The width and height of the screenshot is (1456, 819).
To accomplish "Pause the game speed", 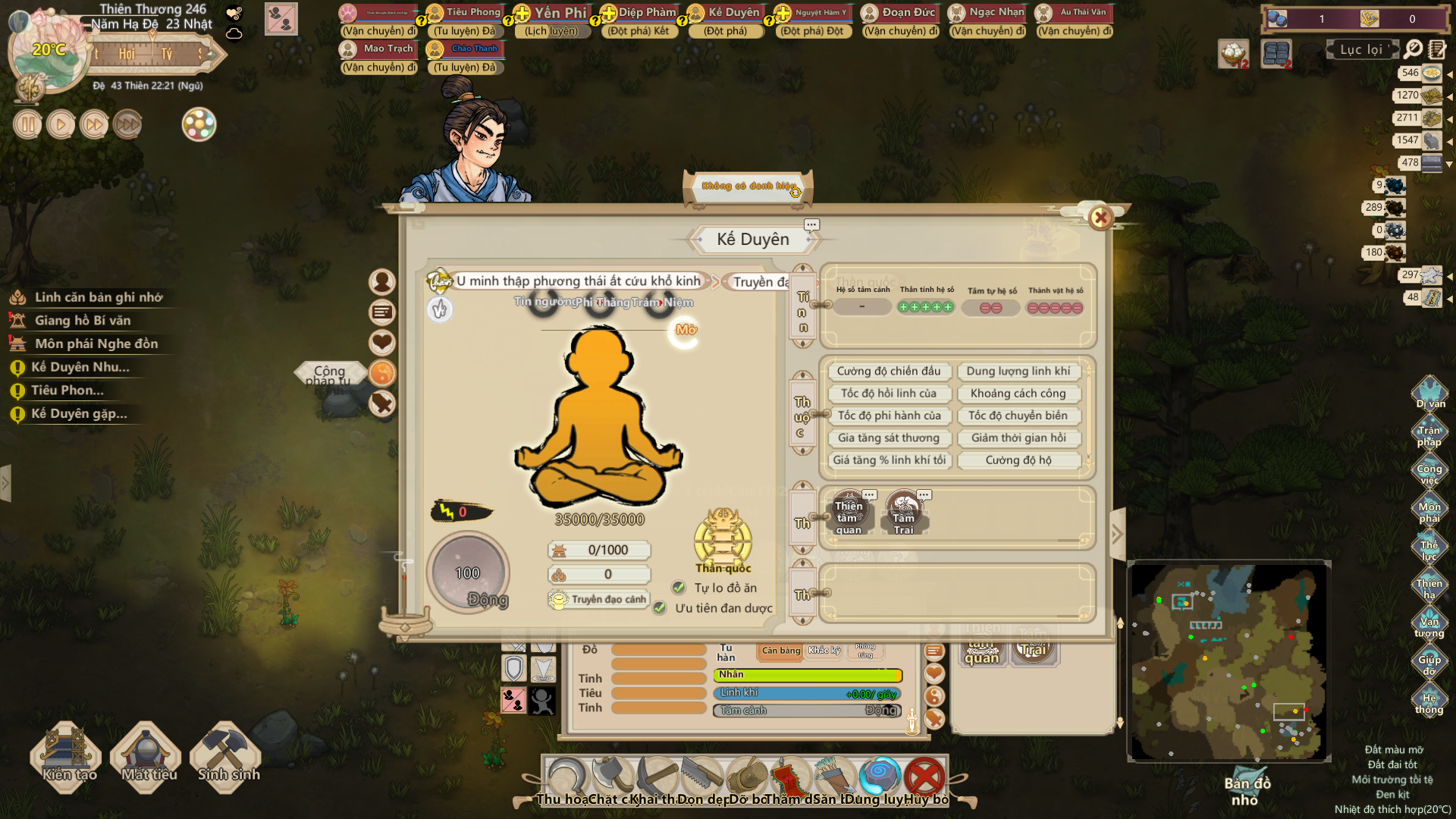I will [27, 124].
